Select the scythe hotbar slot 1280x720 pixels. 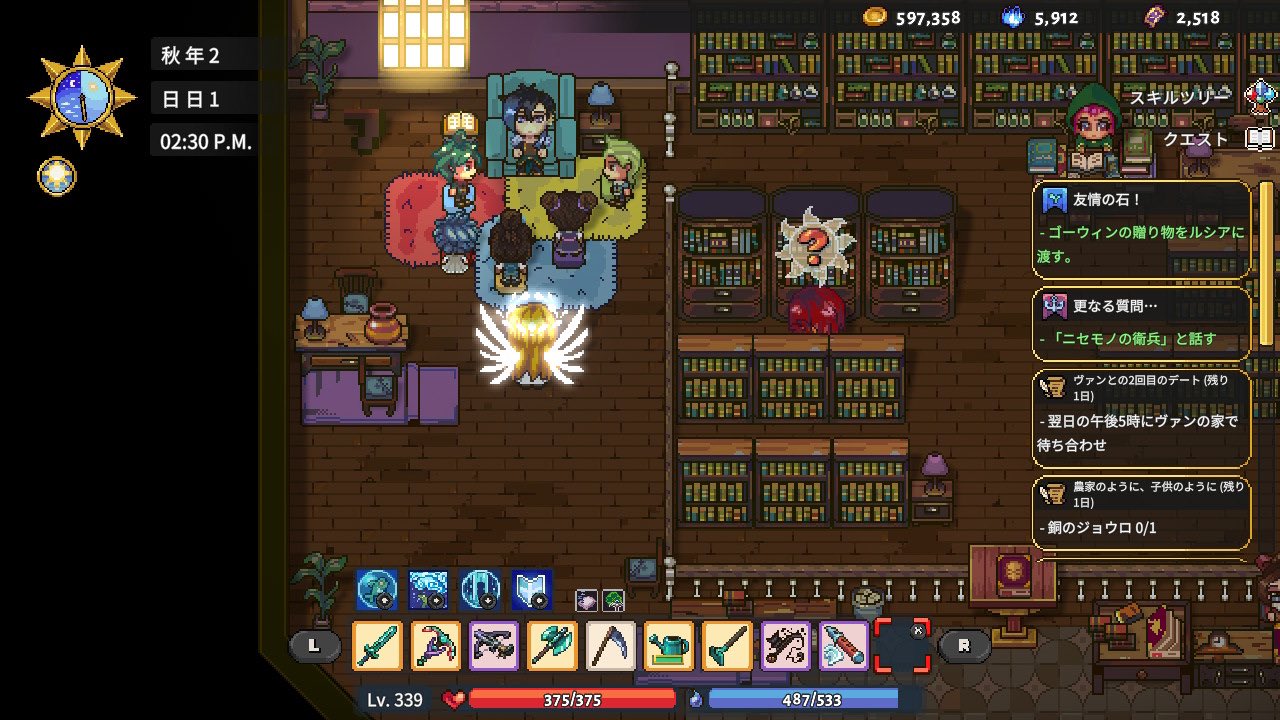[610, 645]
